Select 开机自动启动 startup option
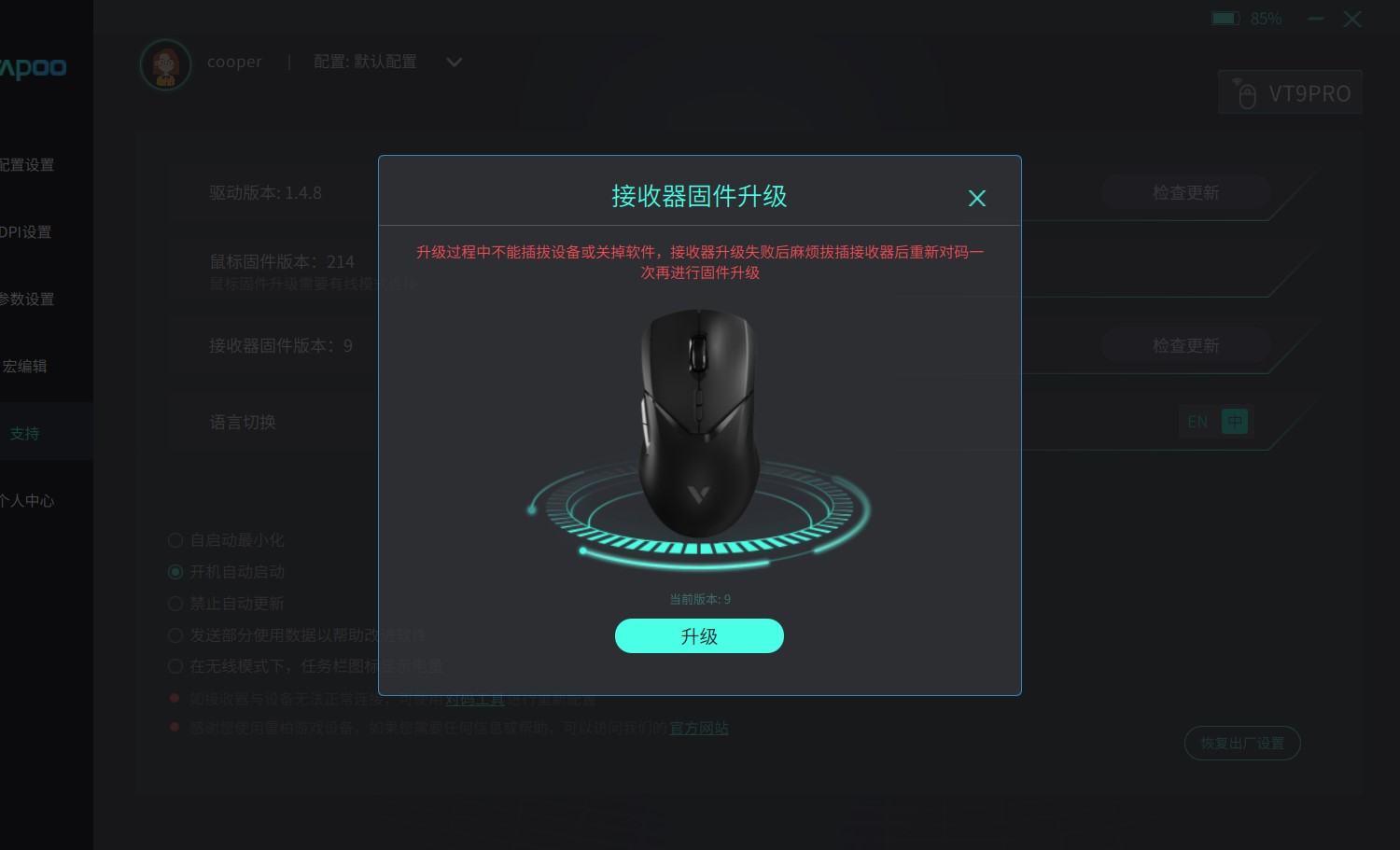The height and width of the screenshot is (850, 1400). click(175, 571)
